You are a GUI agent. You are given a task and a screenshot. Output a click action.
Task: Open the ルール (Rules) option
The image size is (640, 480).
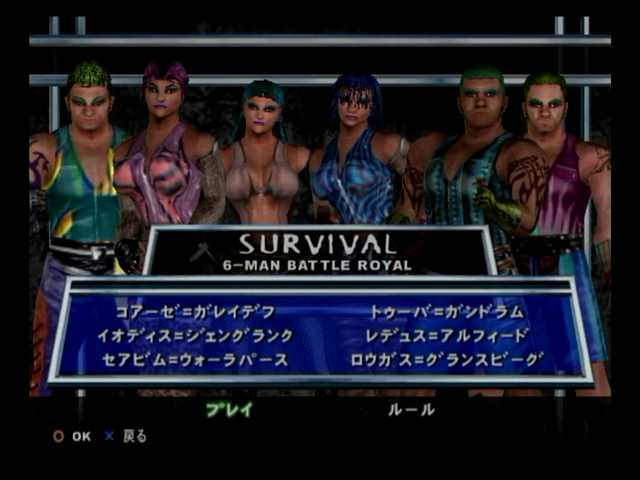(411, 409)
